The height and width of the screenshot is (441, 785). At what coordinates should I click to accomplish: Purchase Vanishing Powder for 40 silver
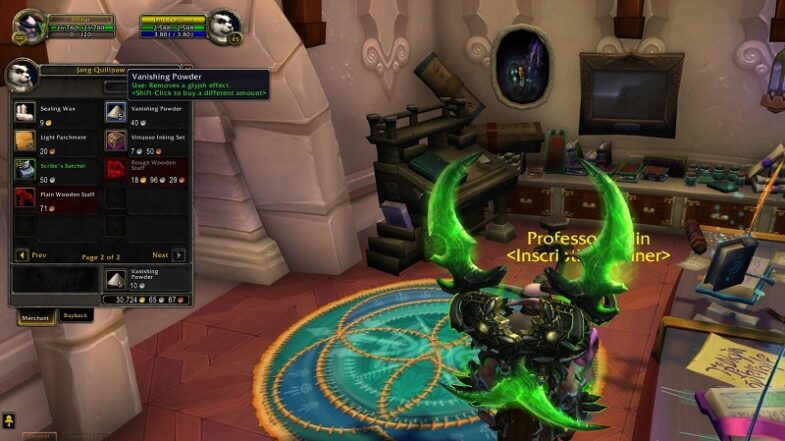click(116, 114)
